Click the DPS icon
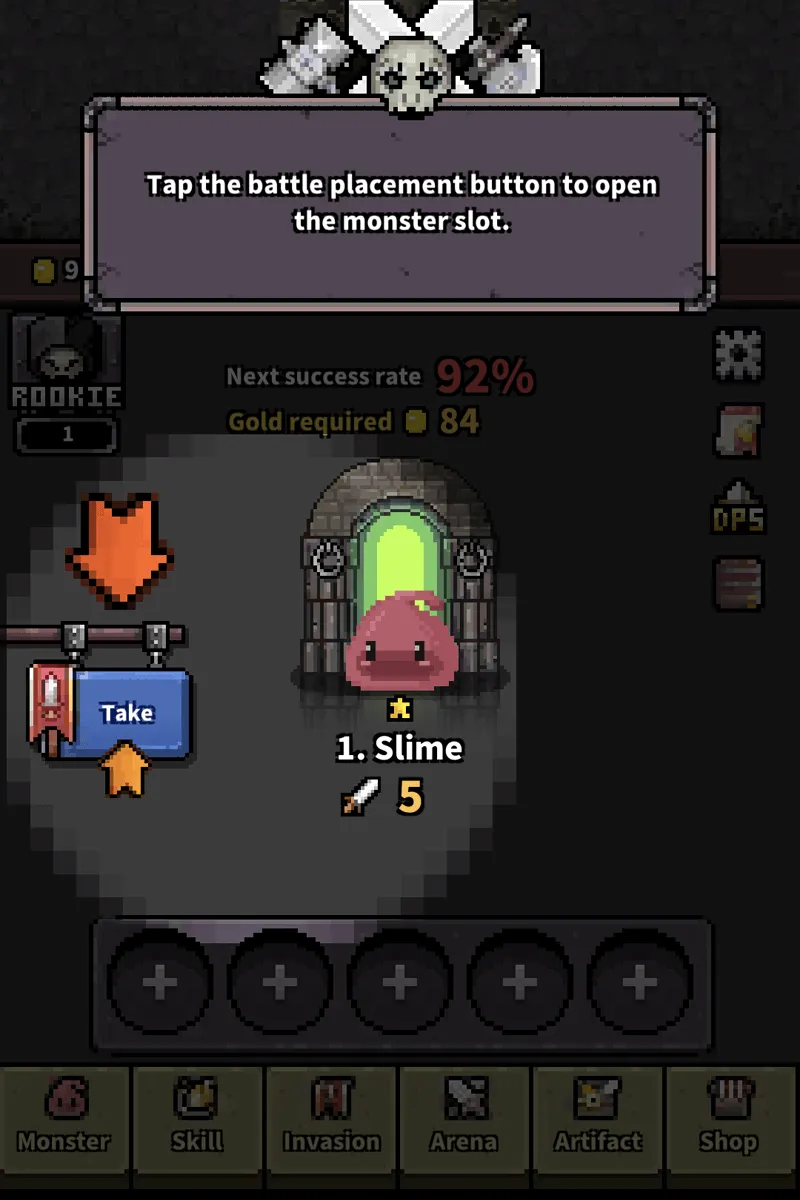This screenshot has height=1200, width=800. (739, 509)
